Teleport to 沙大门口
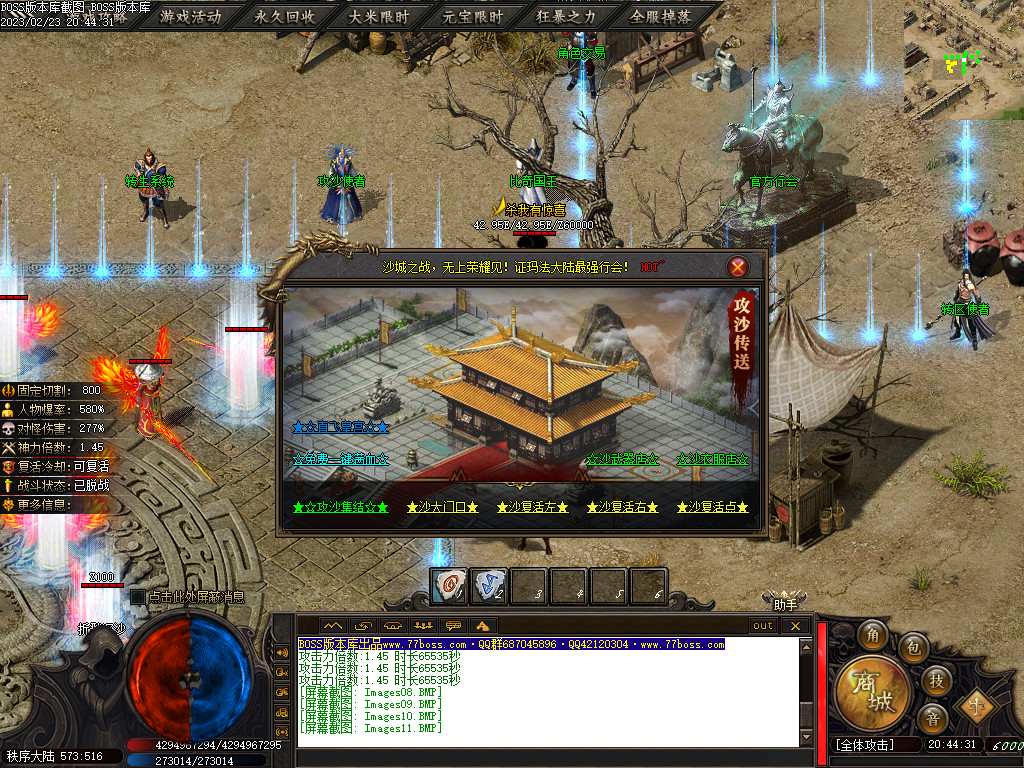The width and height of the screenshot is (1024, 768). (442, 507)
